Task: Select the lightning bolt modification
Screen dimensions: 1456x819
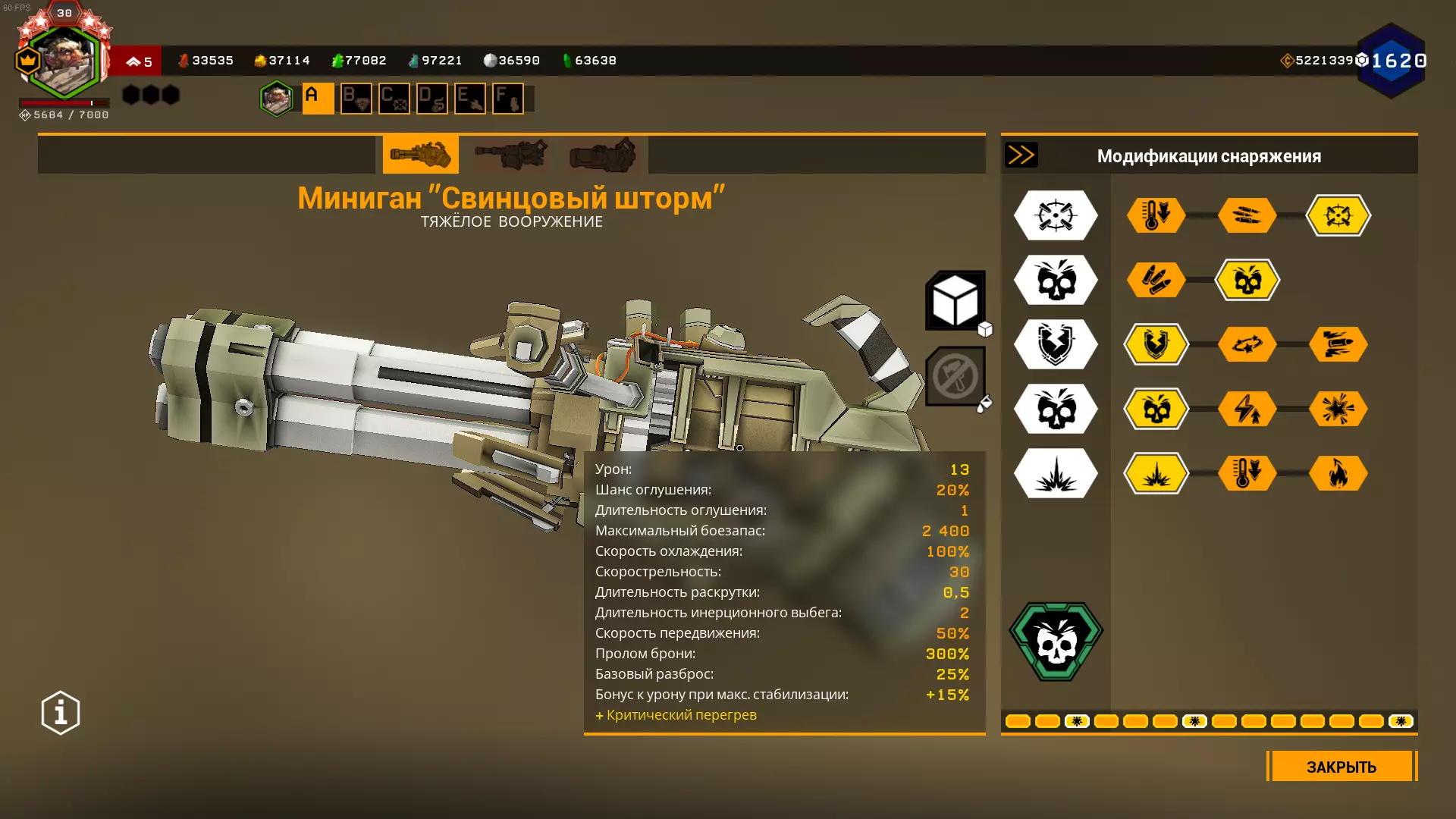Action: [1247, 409]
